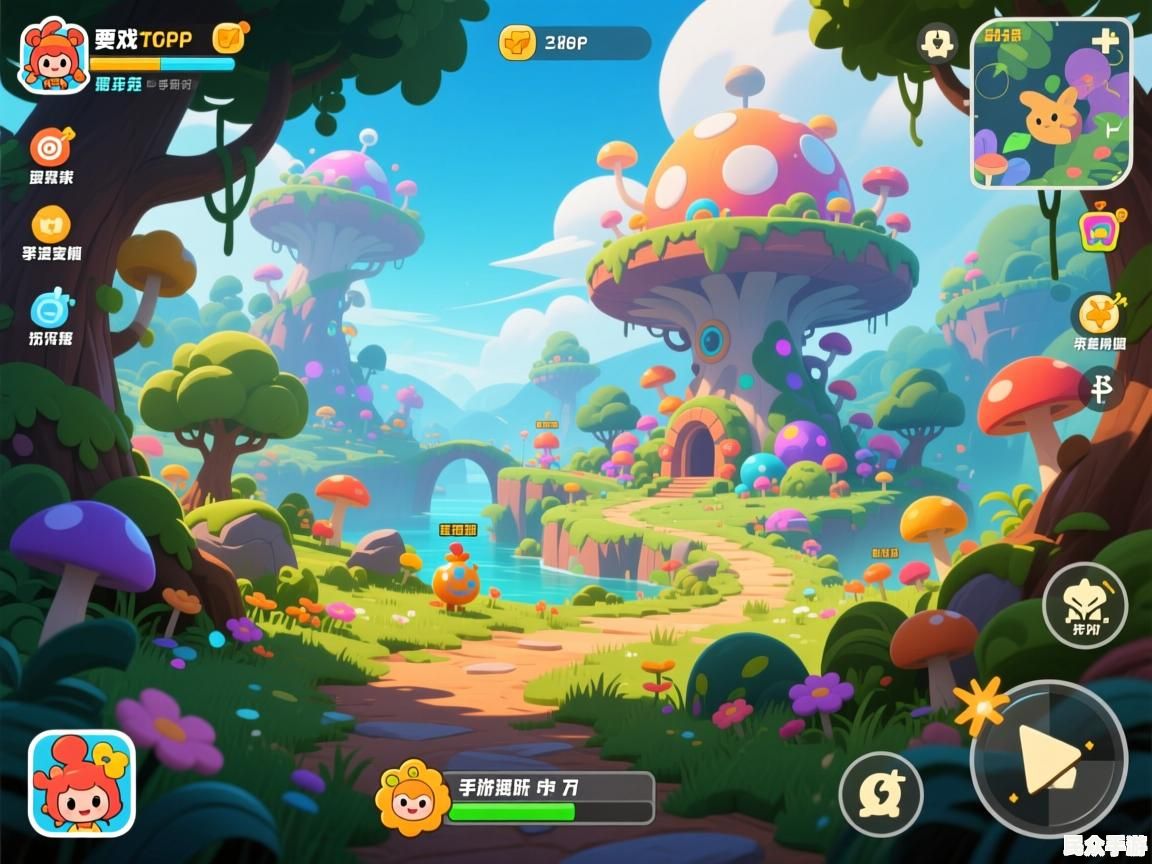Click the plus button on the minimap

(1105, 41)
